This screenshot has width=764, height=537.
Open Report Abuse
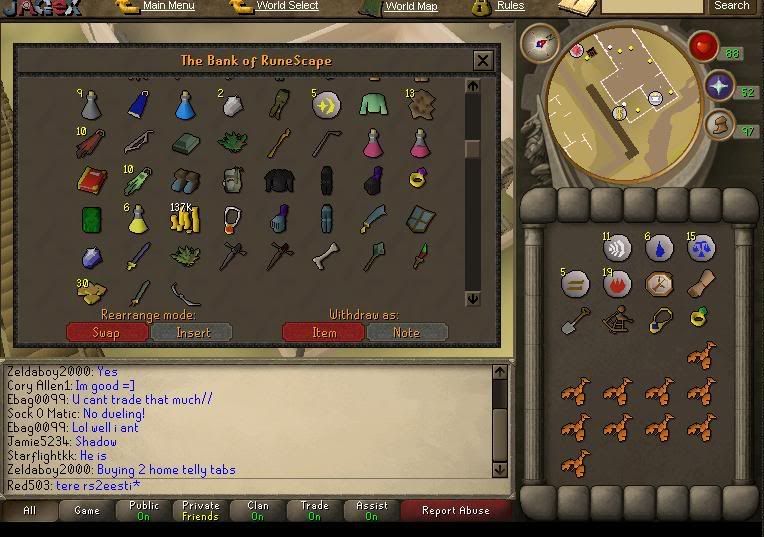coord(455,510)
